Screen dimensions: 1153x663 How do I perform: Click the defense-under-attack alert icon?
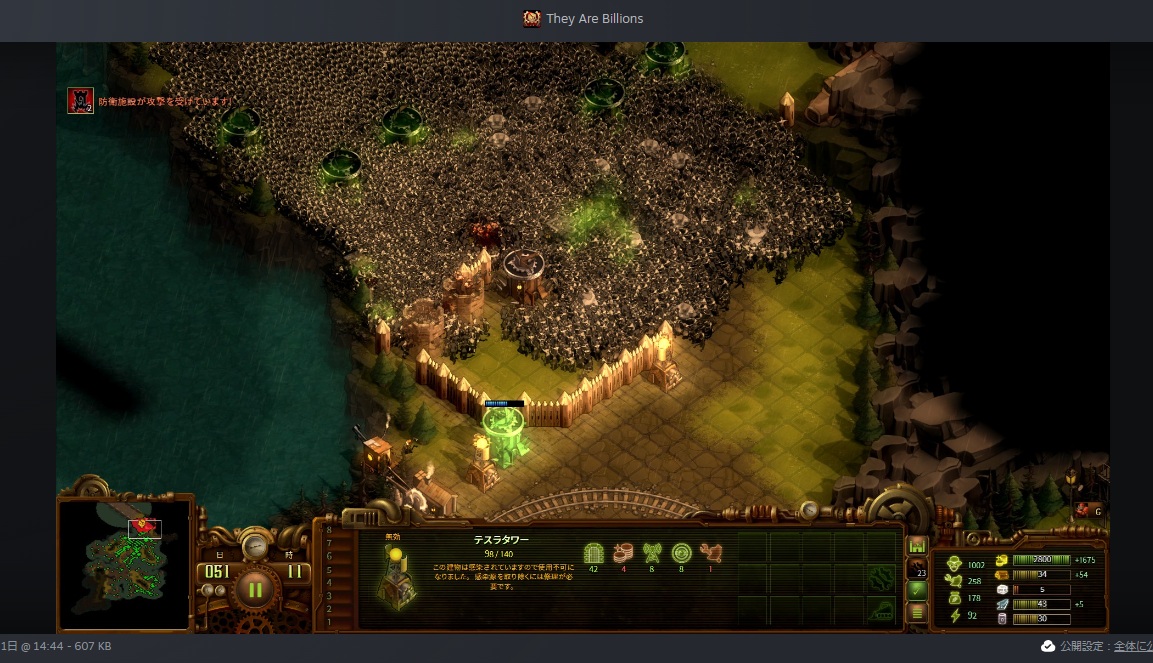(80, 100)
